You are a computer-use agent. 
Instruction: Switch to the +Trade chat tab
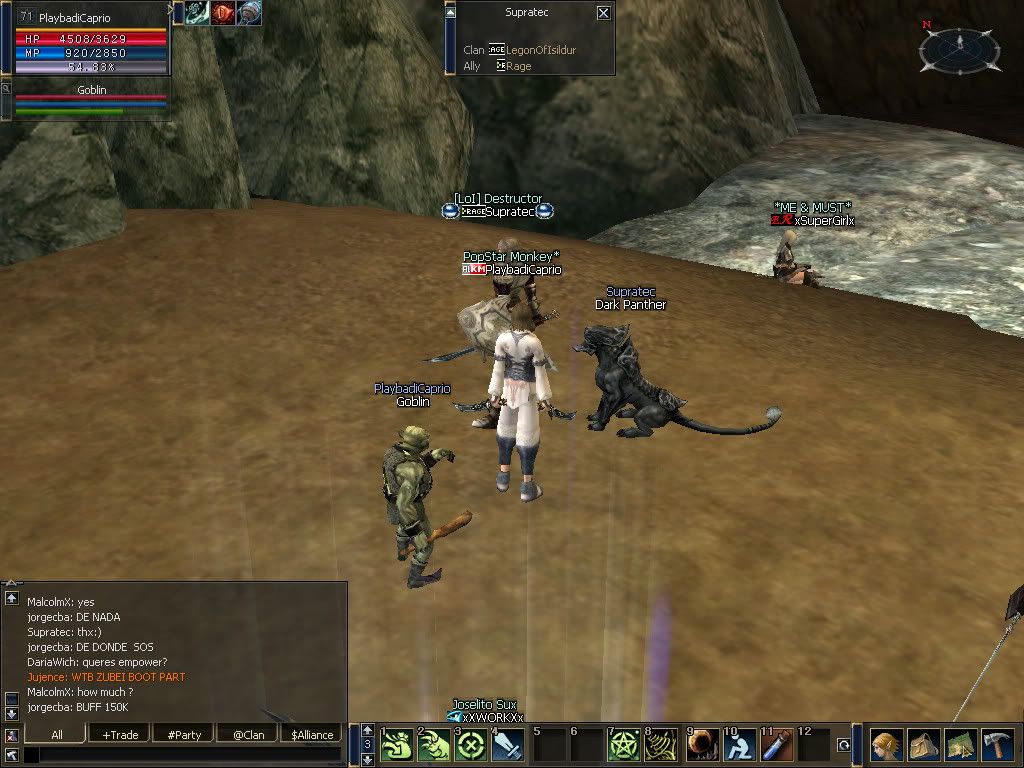(x=120, y=734)
